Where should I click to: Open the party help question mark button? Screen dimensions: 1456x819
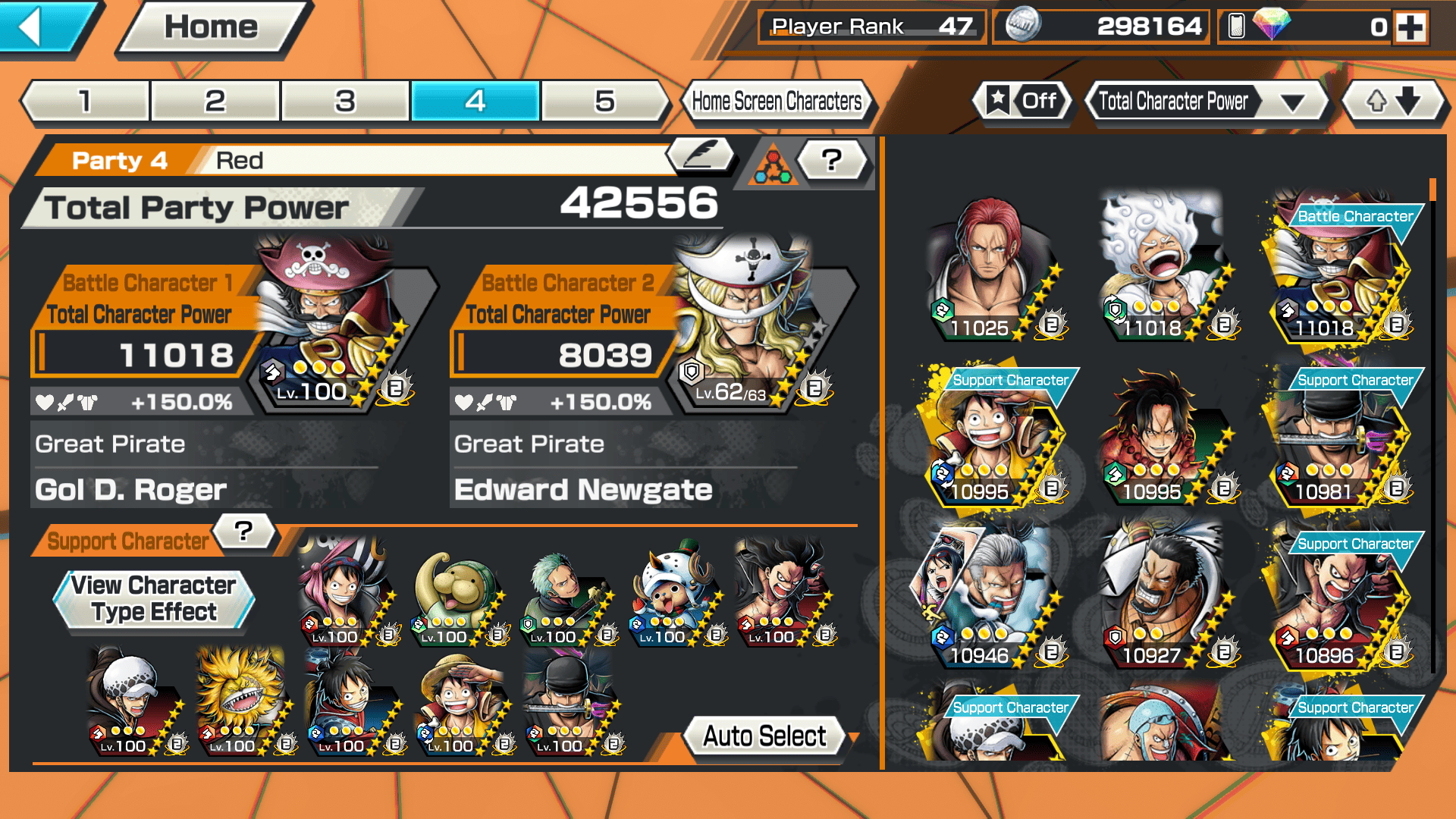click(831, 159)
